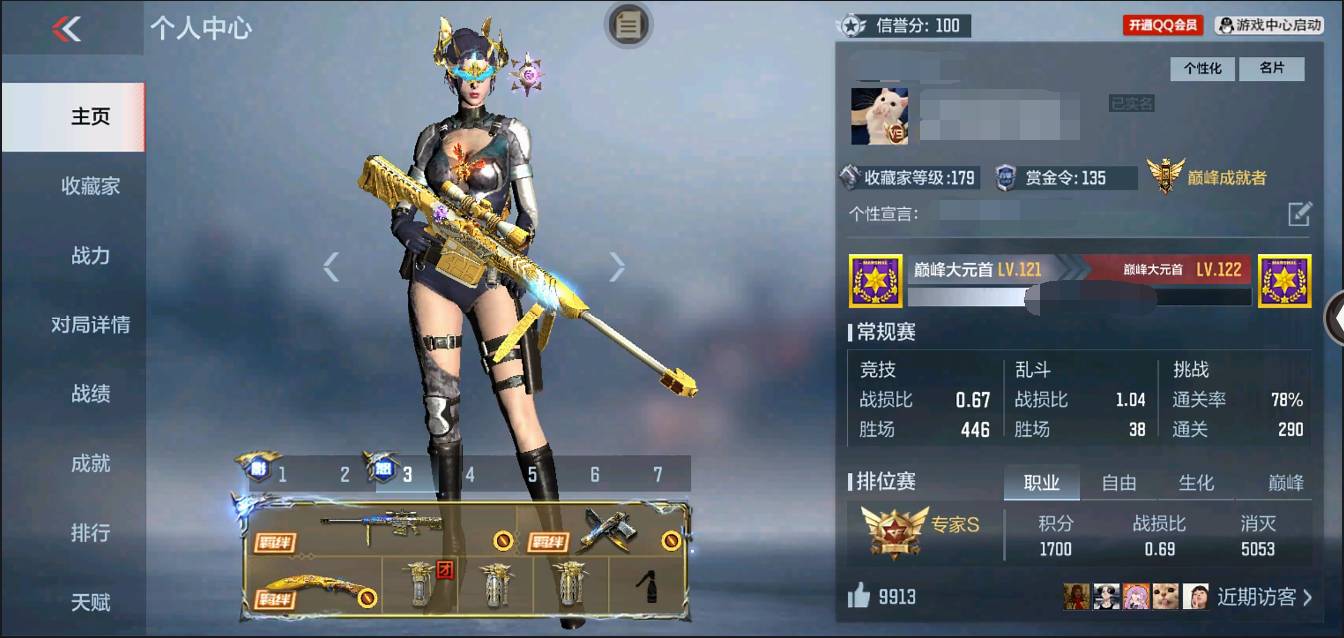
Task: Open the 名片 button
Action: coord(1271,68)
